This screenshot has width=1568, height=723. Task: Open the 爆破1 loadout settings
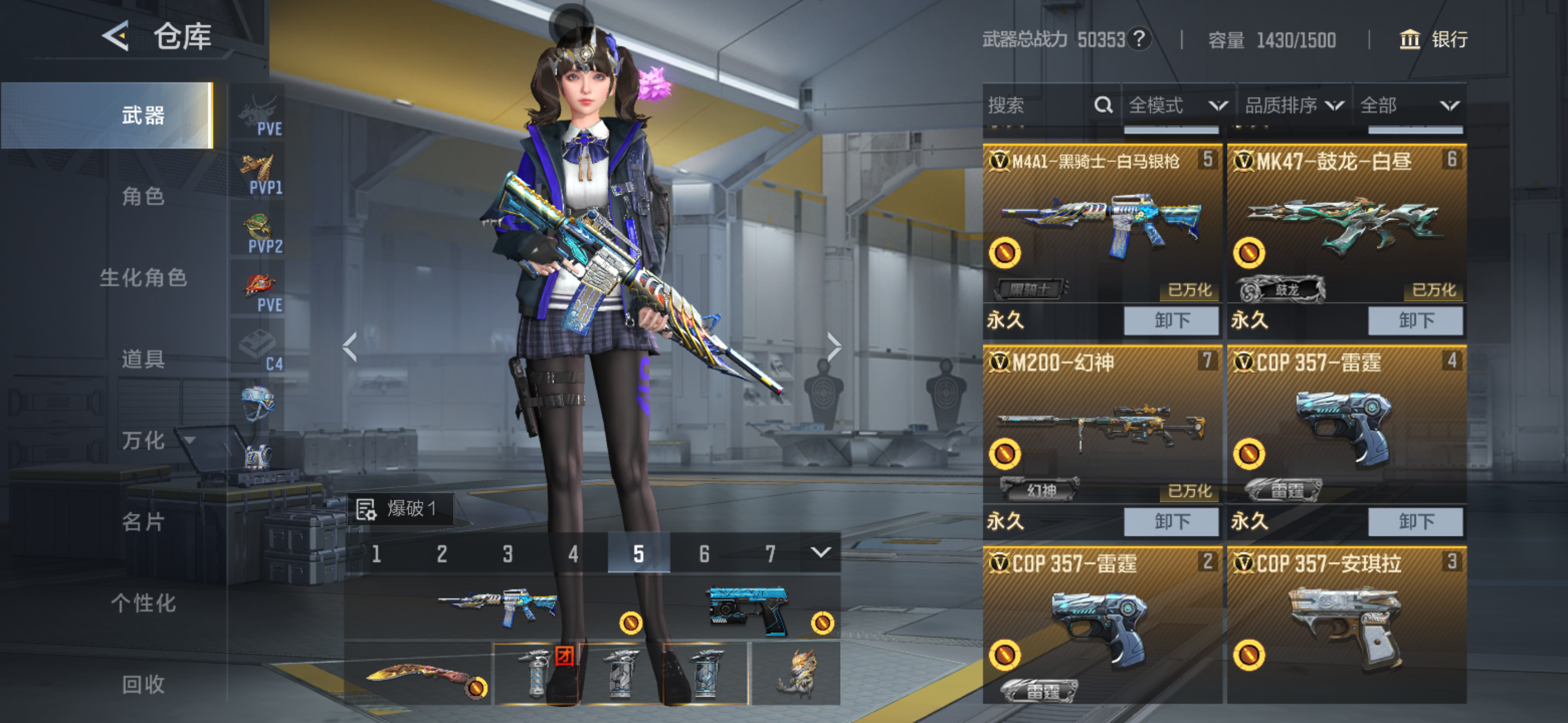tap(400, 509)
